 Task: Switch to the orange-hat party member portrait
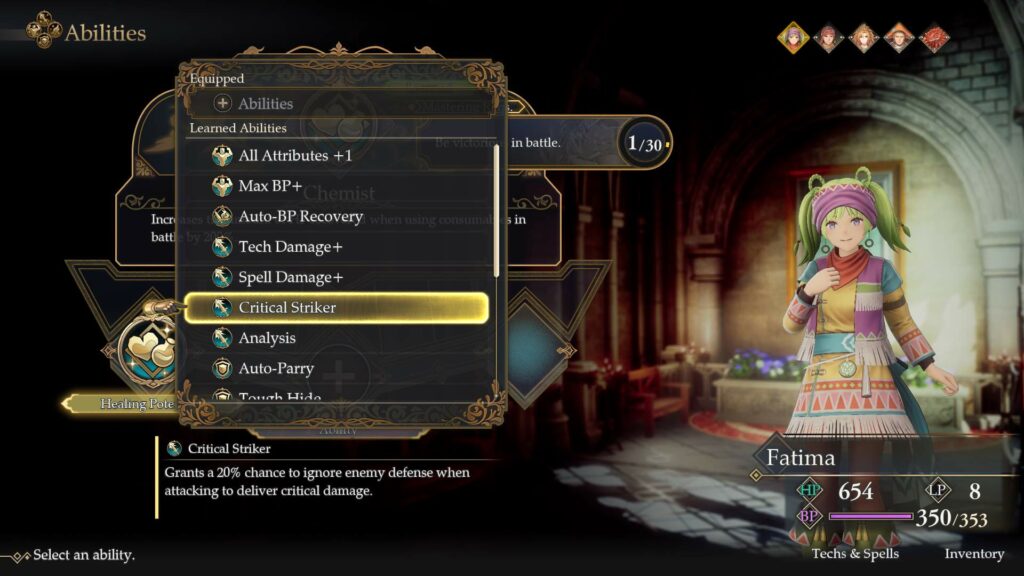(x=899, y=38)
